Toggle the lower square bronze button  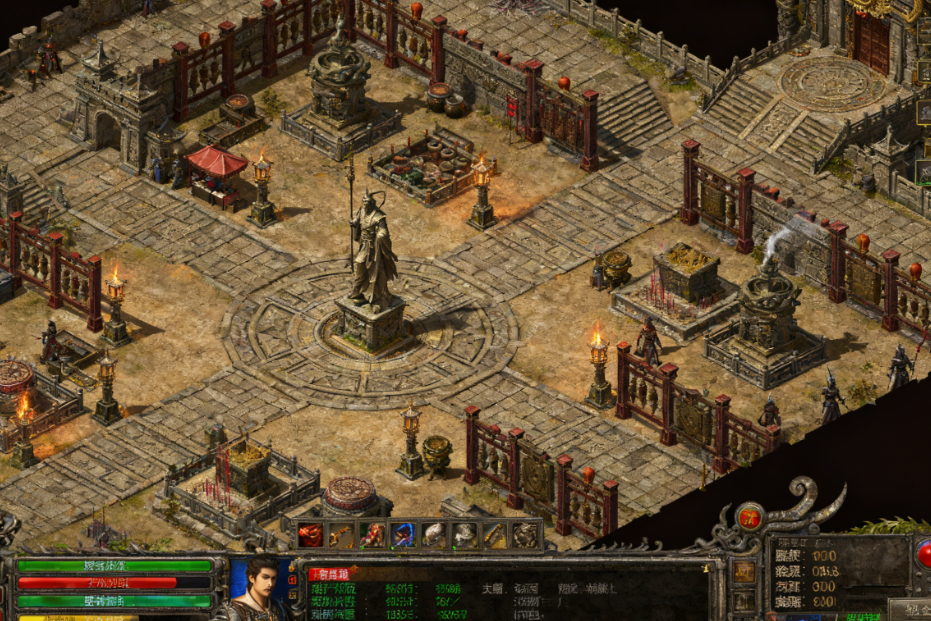tap(745, 599)
